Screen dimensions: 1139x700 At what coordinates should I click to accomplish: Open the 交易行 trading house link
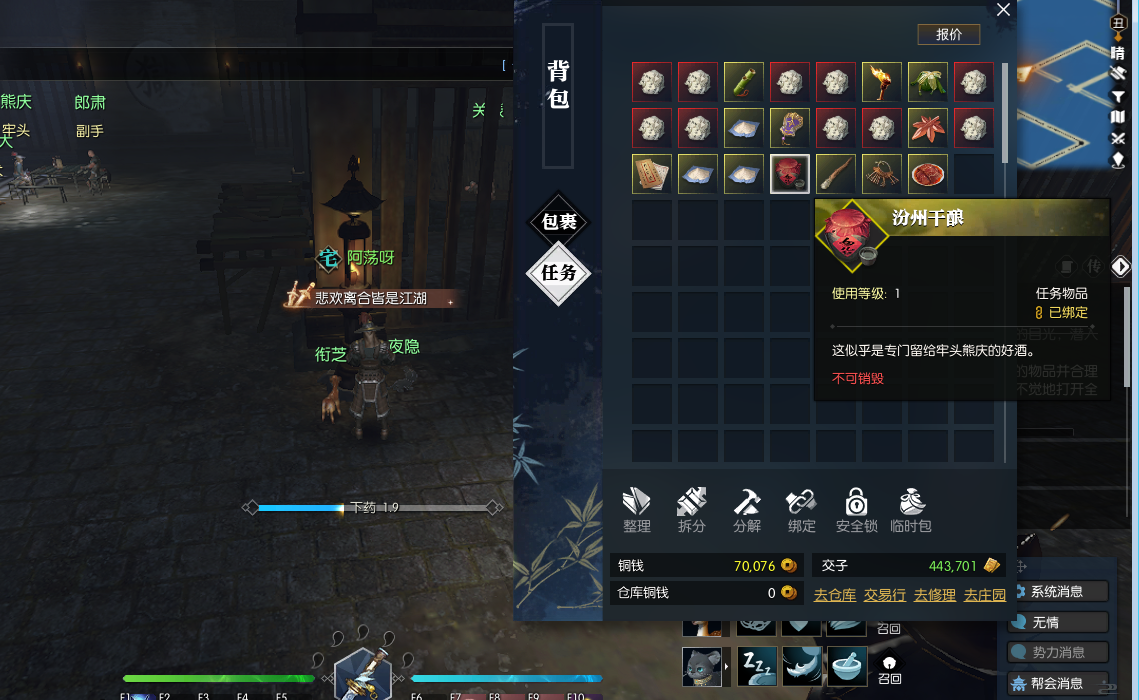coord(885,595)
